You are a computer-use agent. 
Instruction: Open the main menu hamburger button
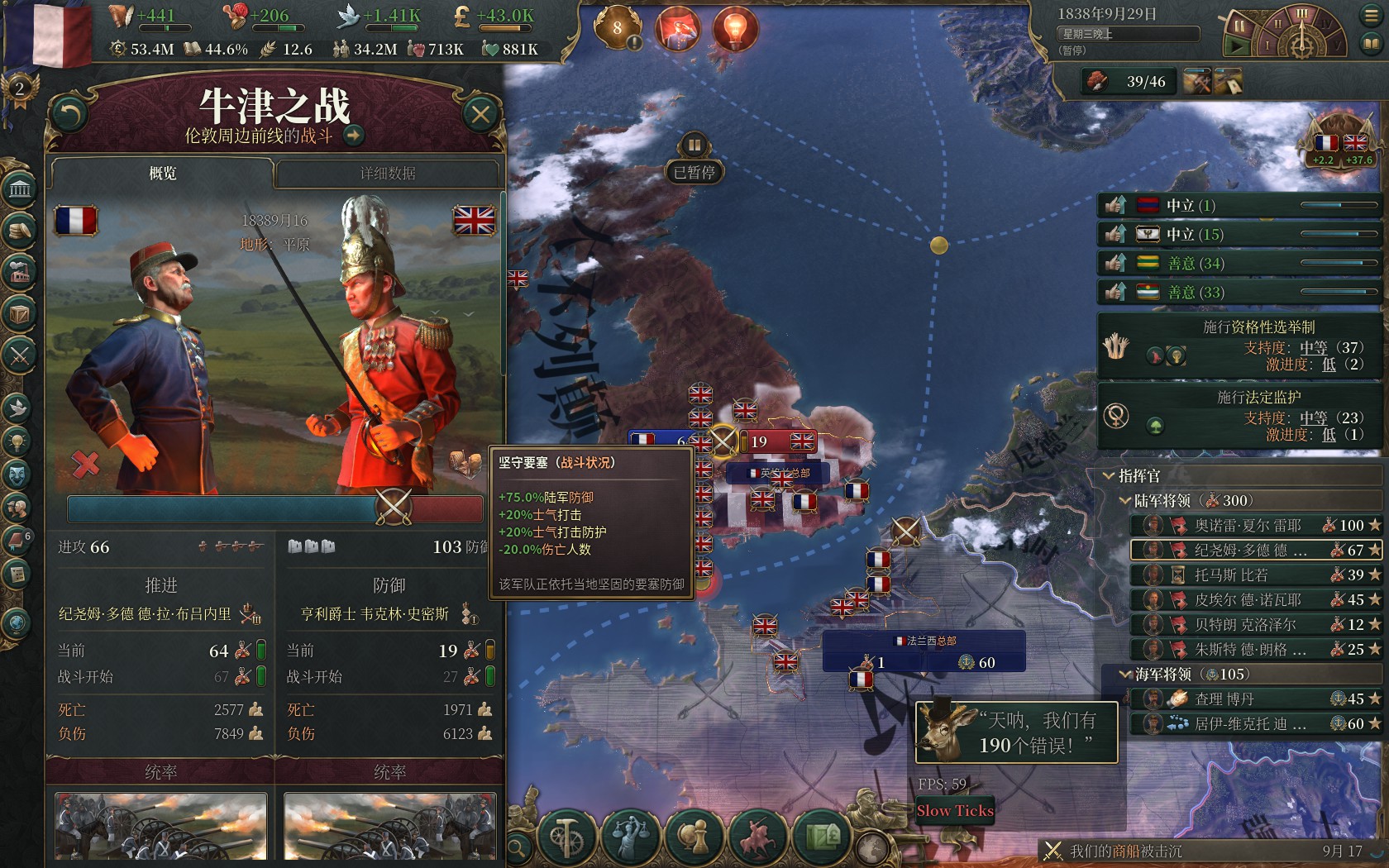point(1370,16)
